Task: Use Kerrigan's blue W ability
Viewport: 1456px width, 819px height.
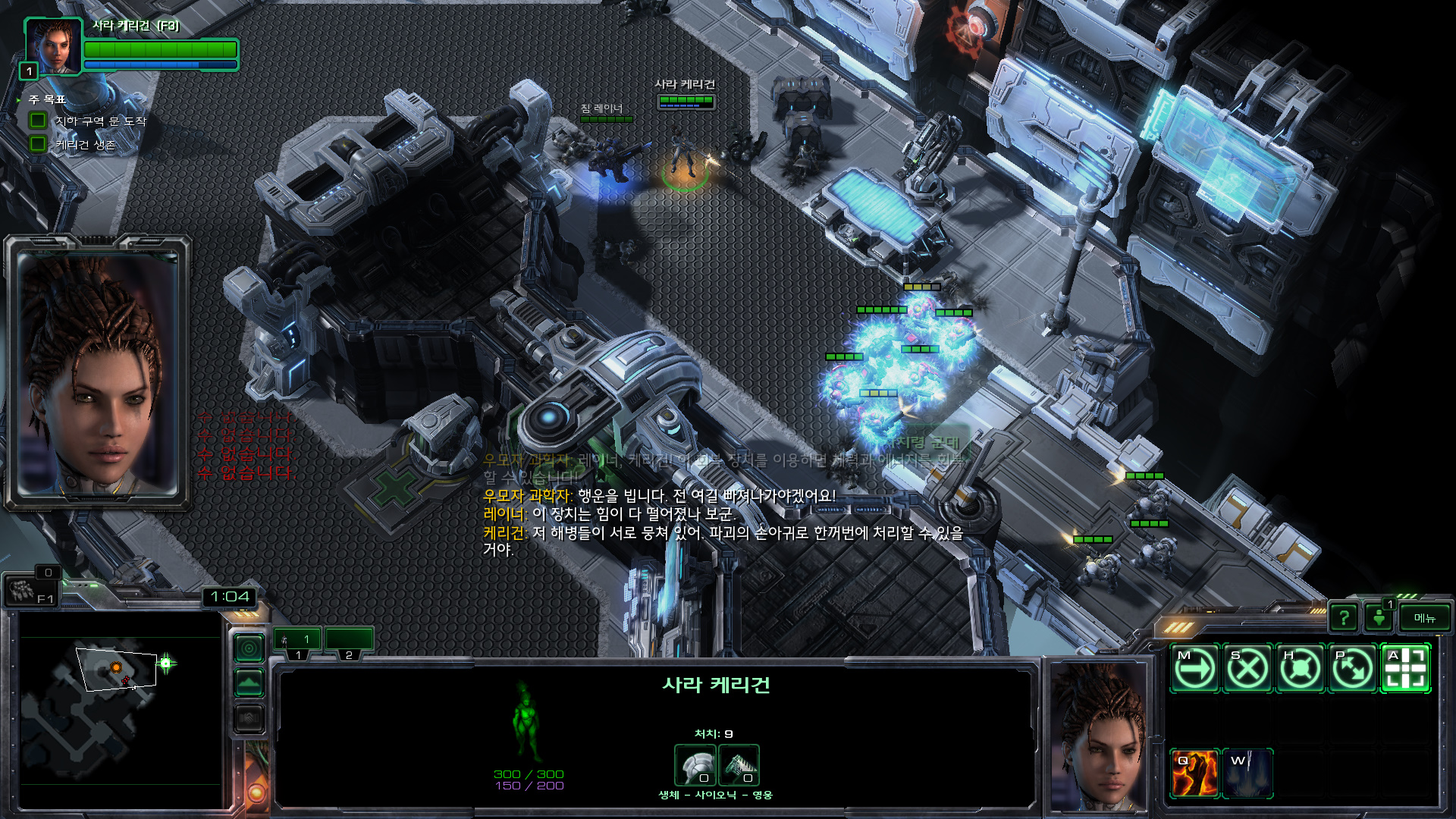Action: coord(1247,773)
